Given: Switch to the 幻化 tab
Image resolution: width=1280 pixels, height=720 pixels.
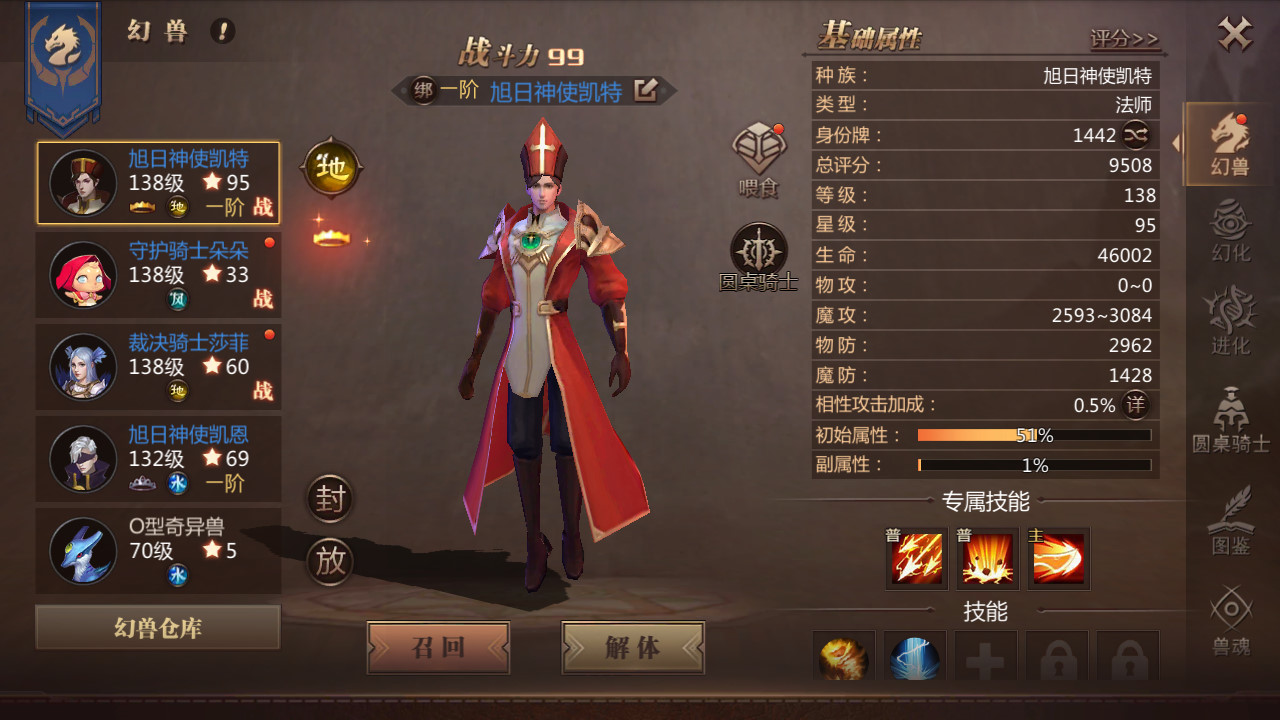Looking at the screenshot, I should point(1230,231).
